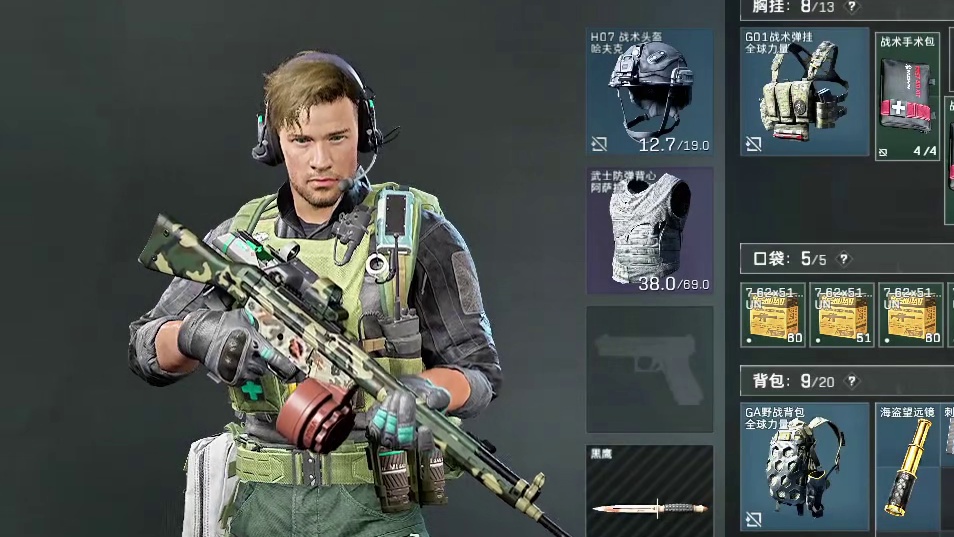Click the empty pistol sidearm slot
The height and width of the screenshot is (537, 954).
click(649, 369)
